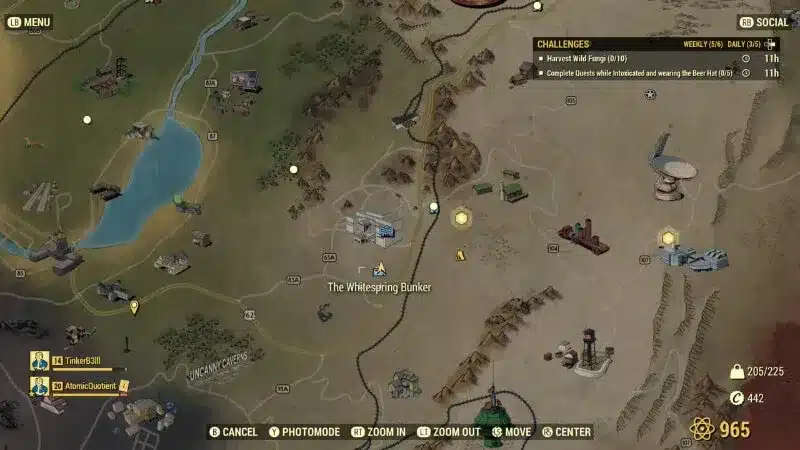Switch to the Daily challenges tab
This screenshot has height=450, width=800.
744,44
